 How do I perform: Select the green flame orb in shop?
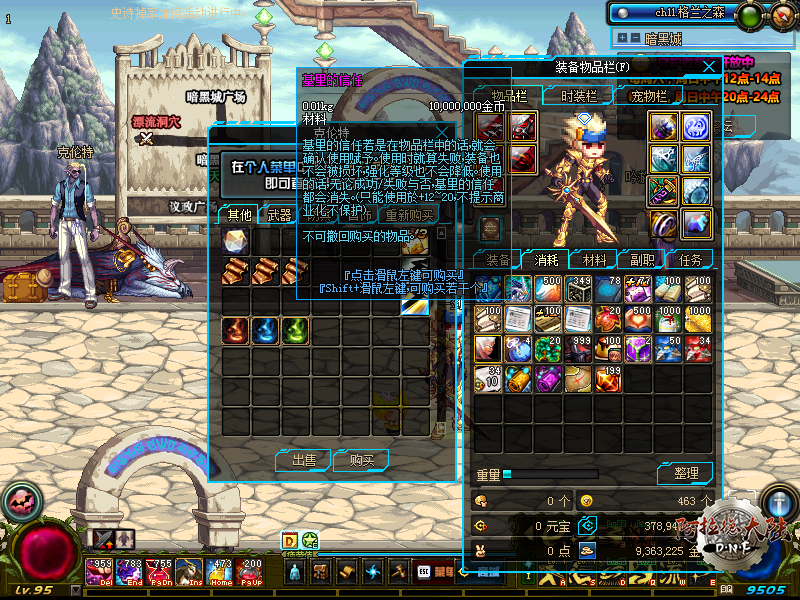tap(294, 330)
